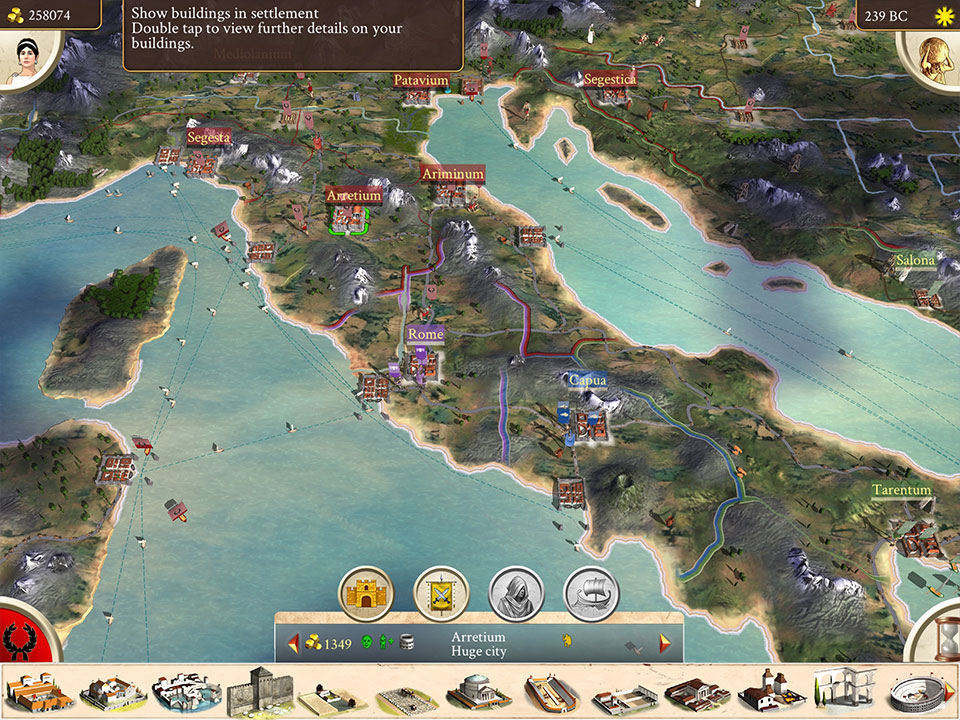Select the Rome settlement label
This screenshot has height=720, width=960.
425,334
